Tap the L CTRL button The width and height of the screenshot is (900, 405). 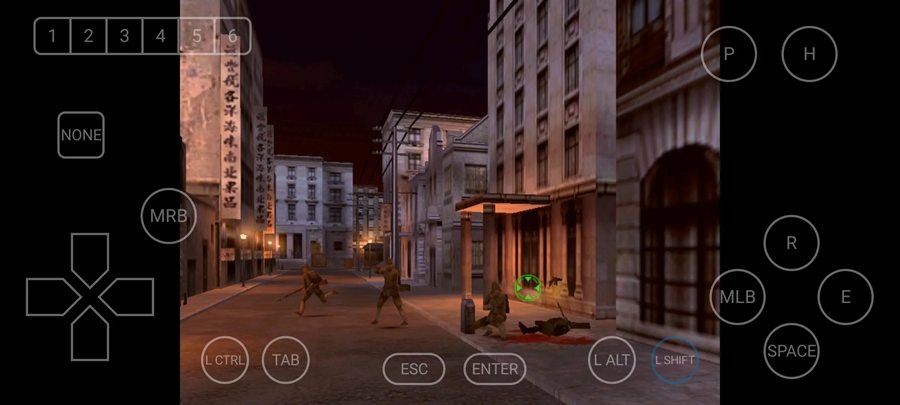pos(224,360)
